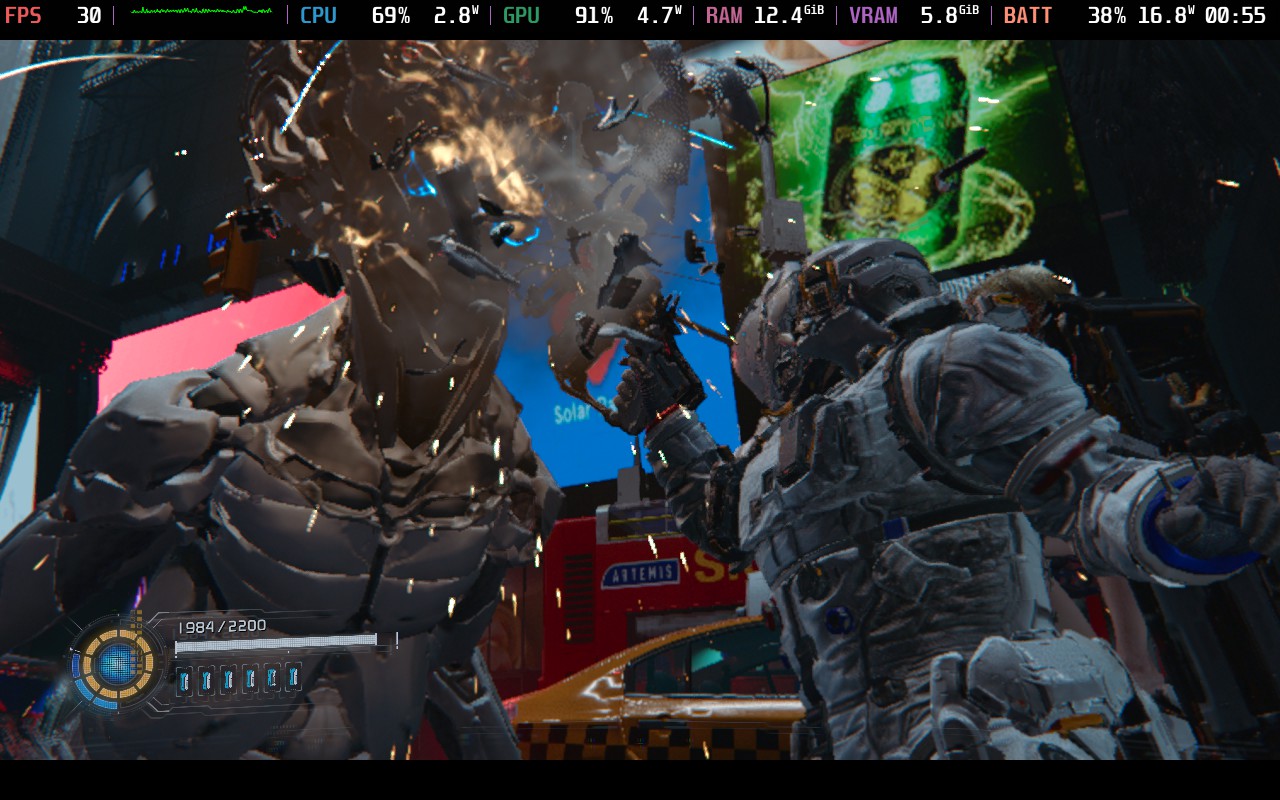This screenshot has width=1280, height=800.
Task: Click the circular blue core gauge icon
Action: (x=117, y=662)
